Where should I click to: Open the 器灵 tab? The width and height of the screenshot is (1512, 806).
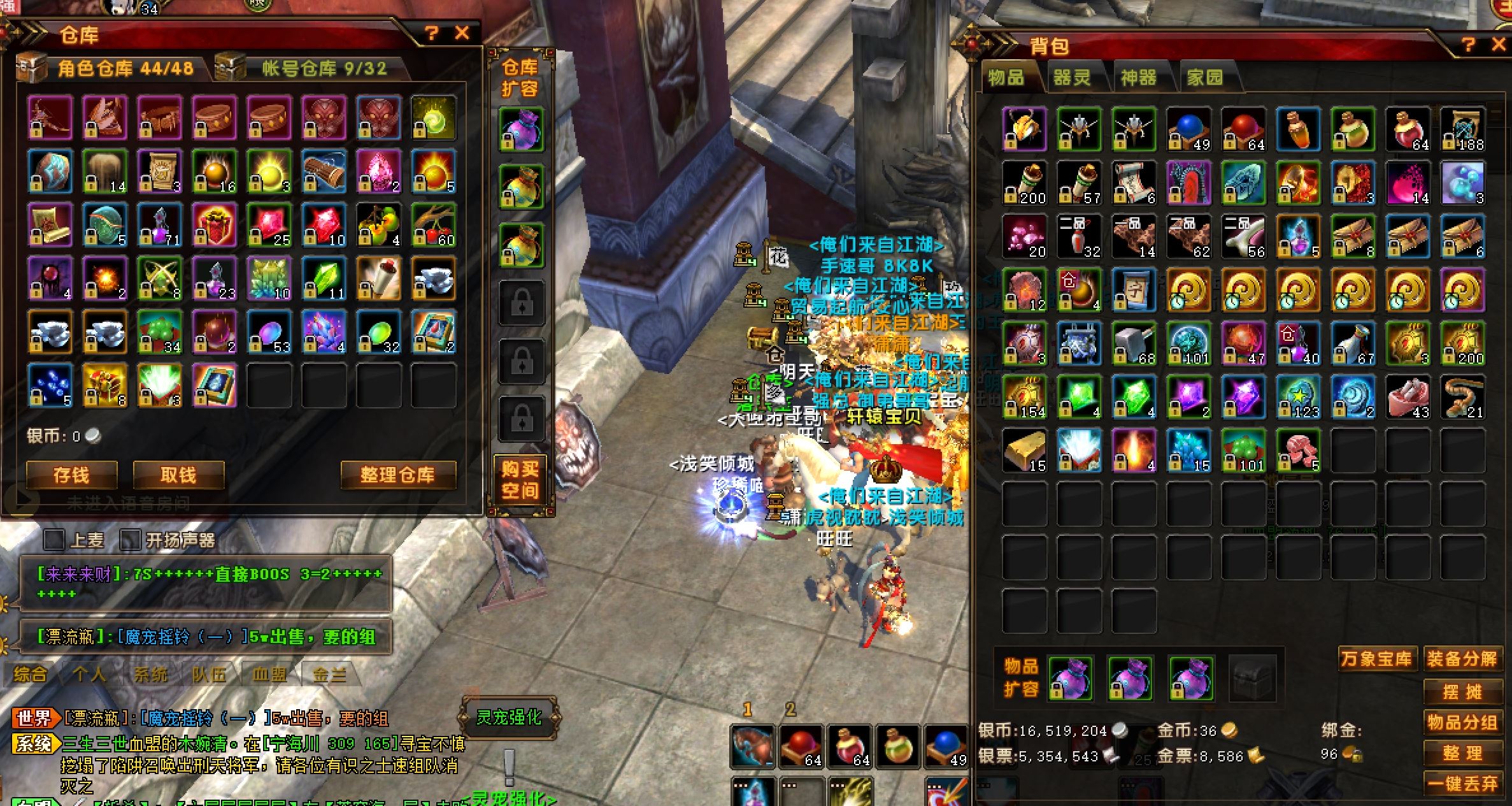(x=1072, y=78)
